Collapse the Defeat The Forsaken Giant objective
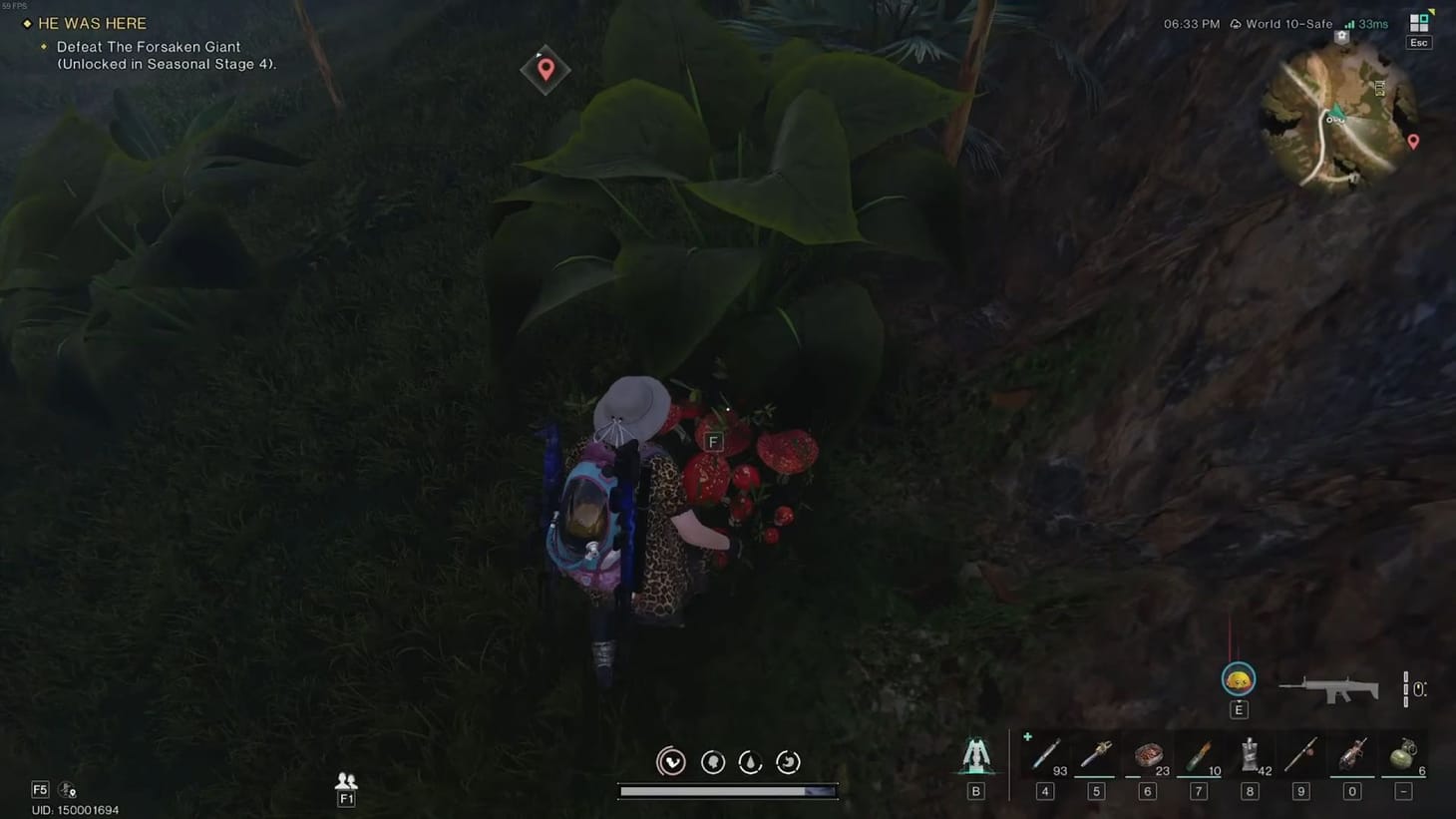This screenshot has height=819, width=1456. pyautogui.click(x=150, y=47)
